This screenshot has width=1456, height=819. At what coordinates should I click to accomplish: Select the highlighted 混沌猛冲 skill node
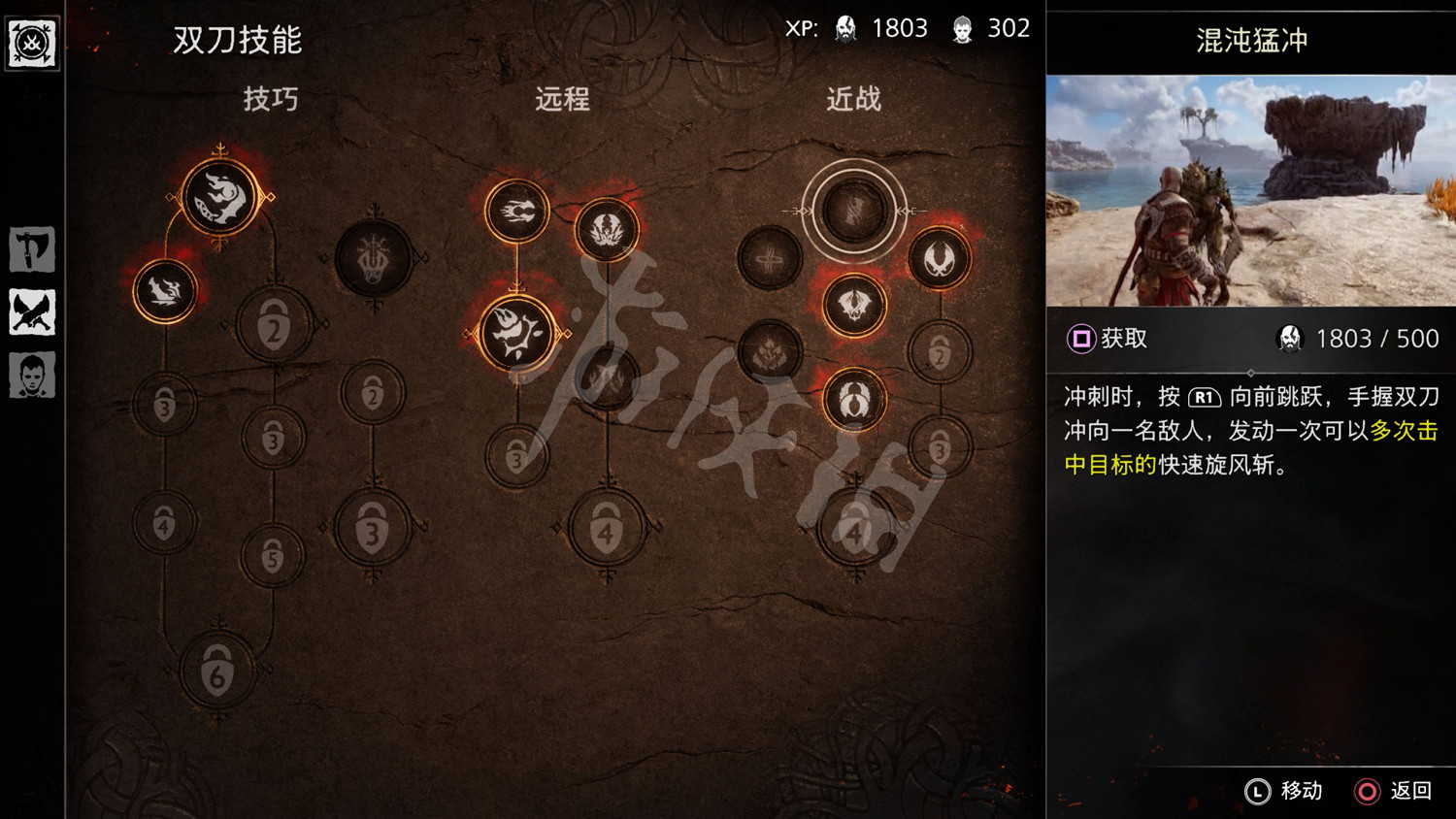[854, 211]
